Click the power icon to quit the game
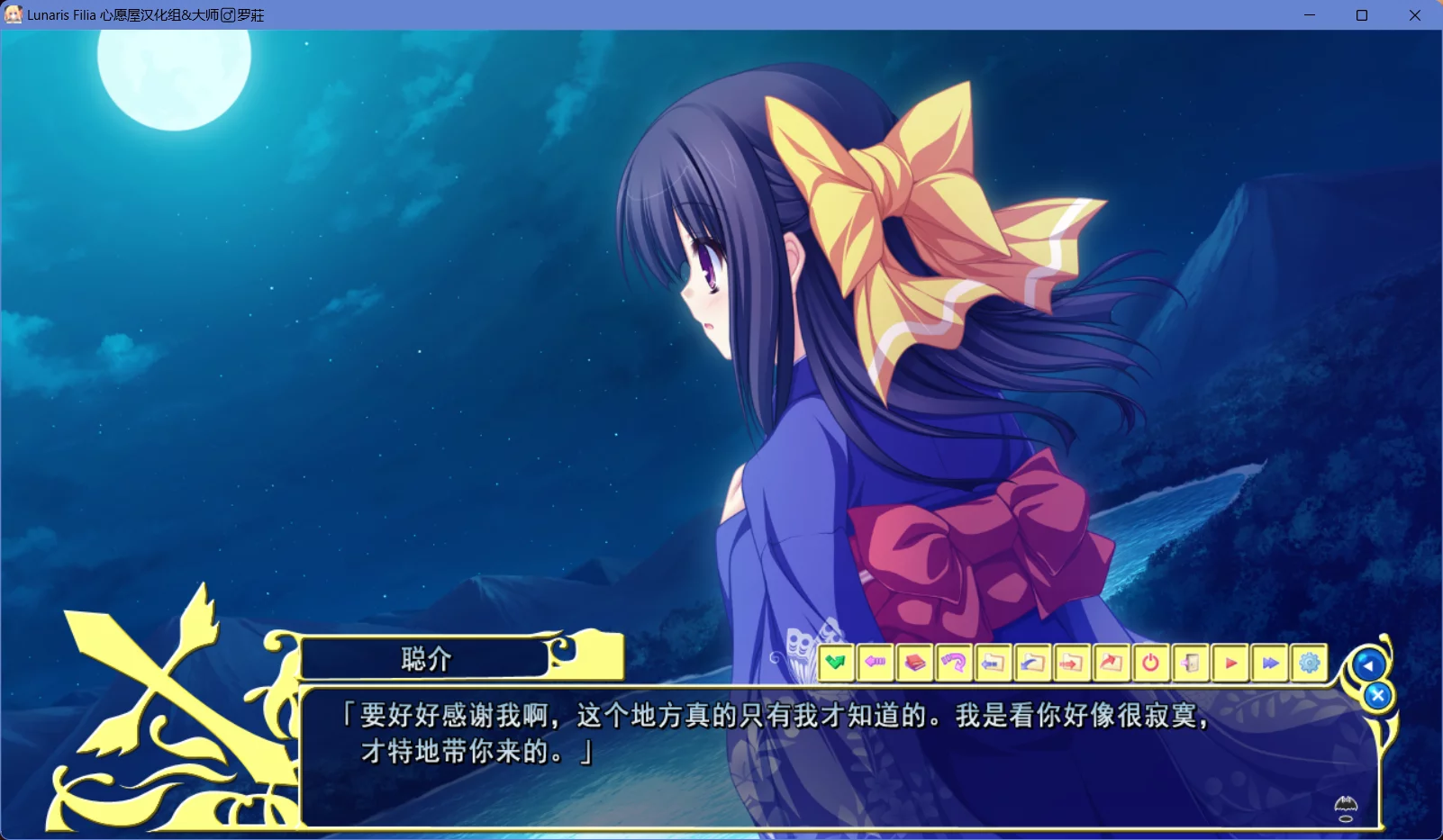Image resolution: width=1443 pixels, height=840 pixels. 1150,664
